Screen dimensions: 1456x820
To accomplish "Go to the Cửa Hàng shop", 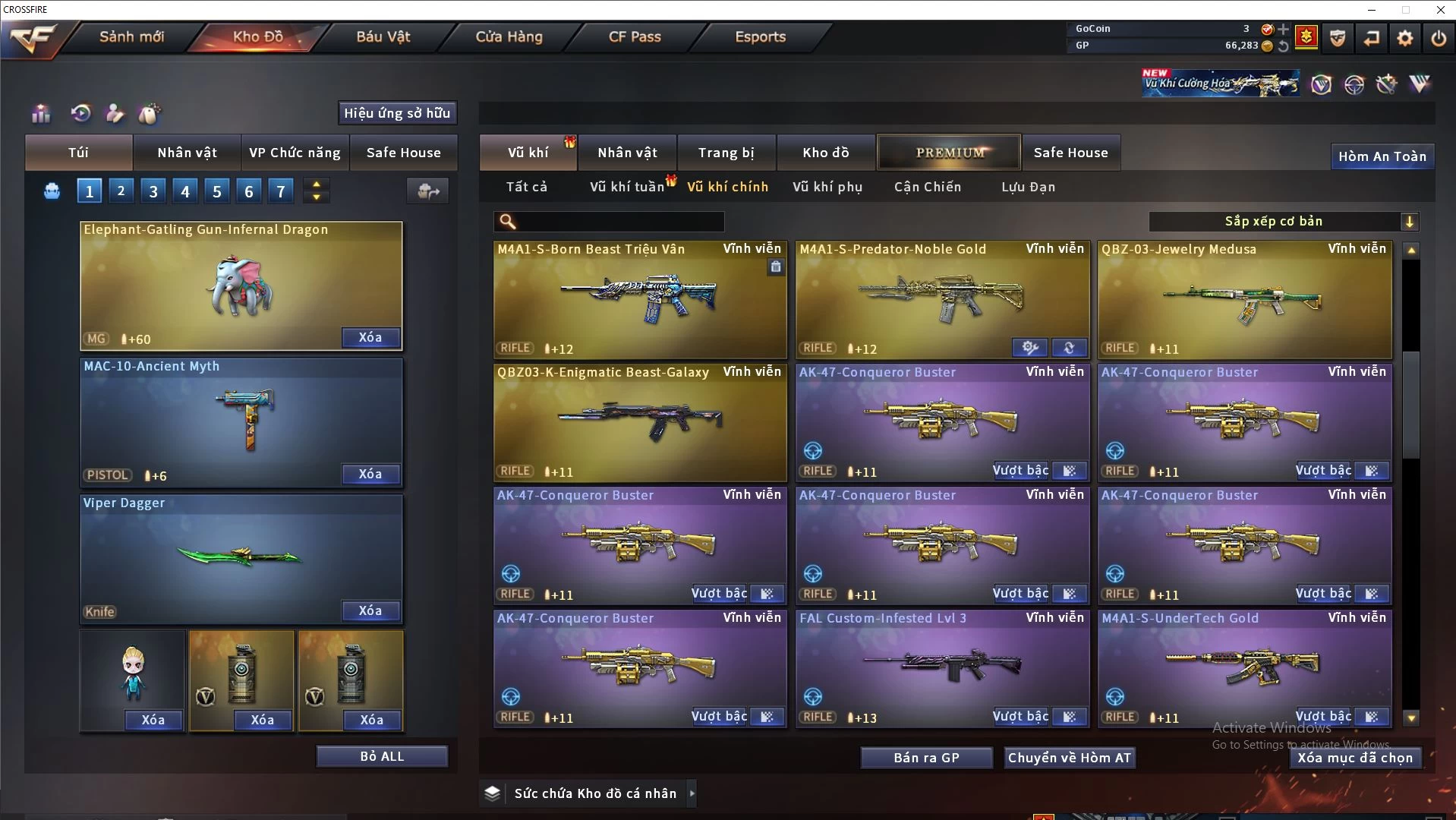I will tap(509, 36).
